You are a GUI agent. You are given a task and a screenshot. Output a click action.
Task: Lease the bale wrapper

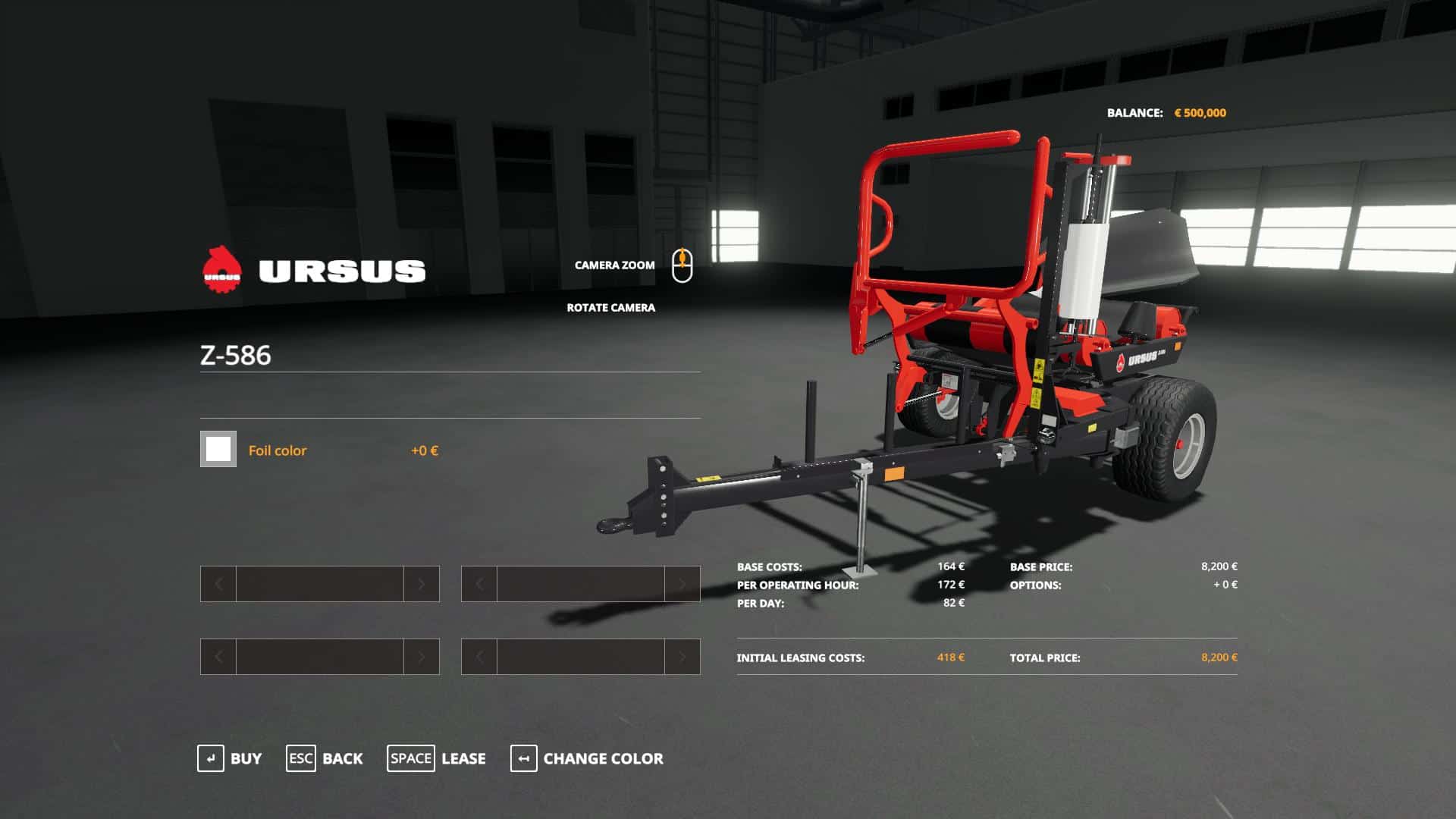(437, 758)
